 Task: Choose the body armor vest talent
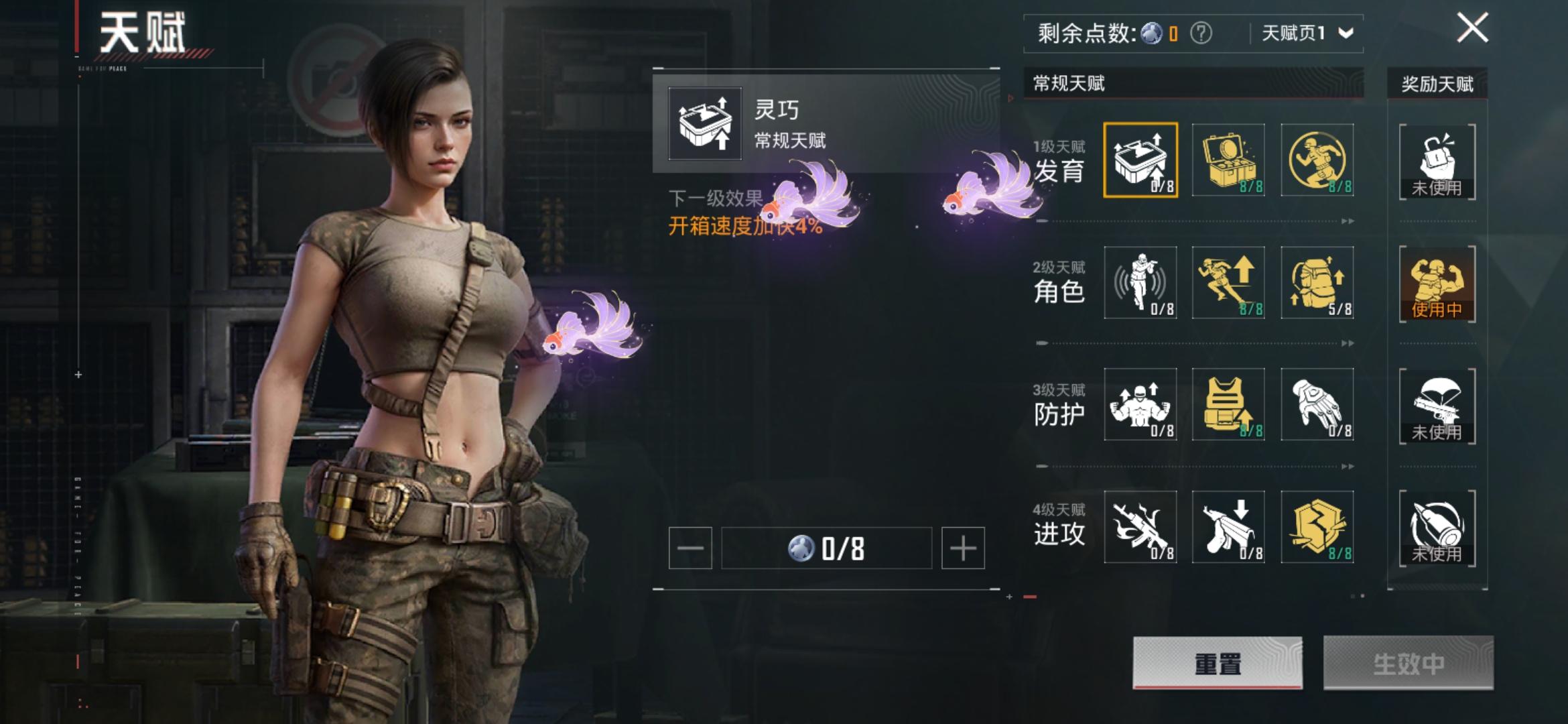pyautogui.click(x=1228, y=404)
